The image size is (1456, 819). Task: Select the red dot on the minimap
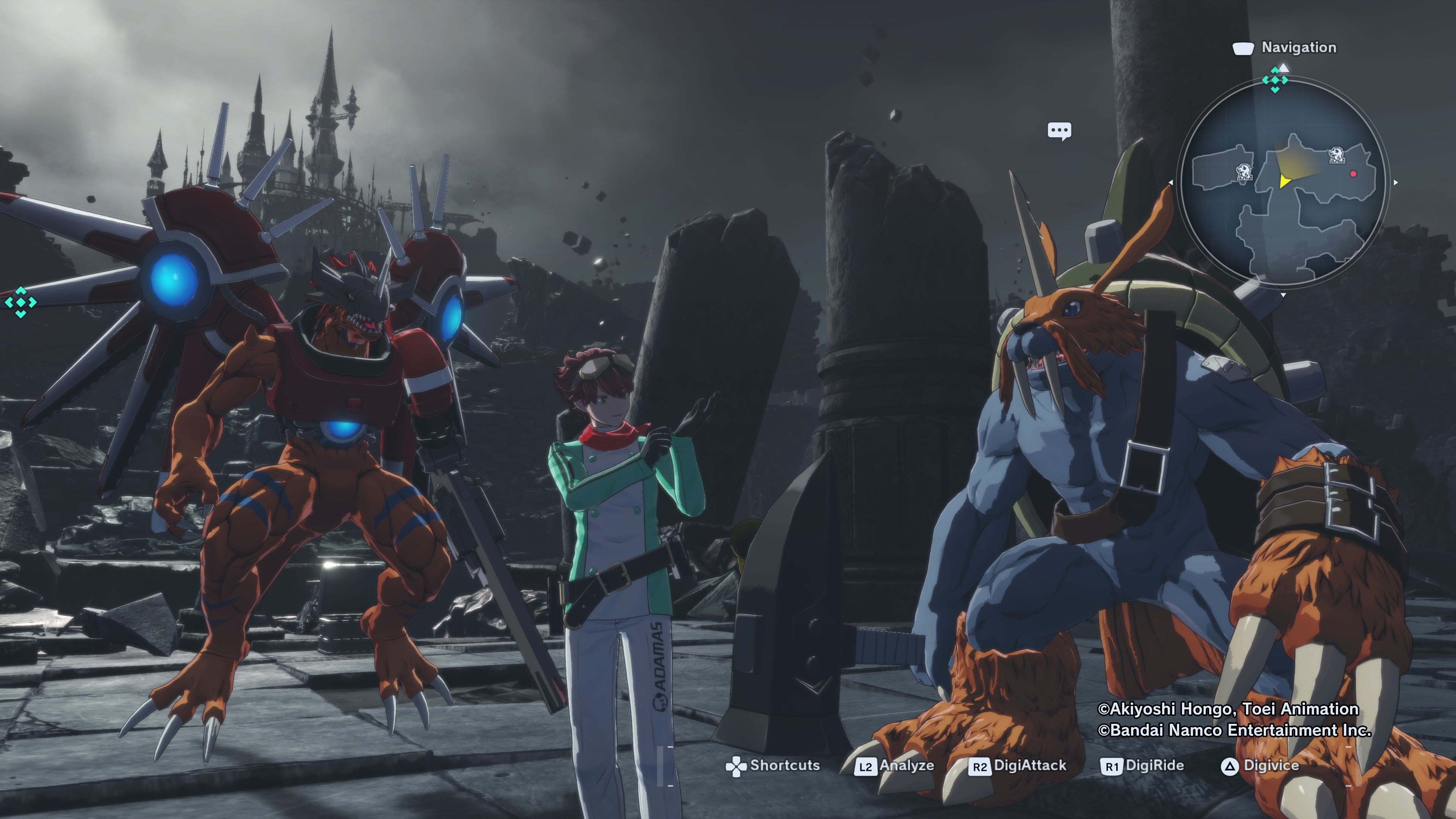[x=1353, y=174]
